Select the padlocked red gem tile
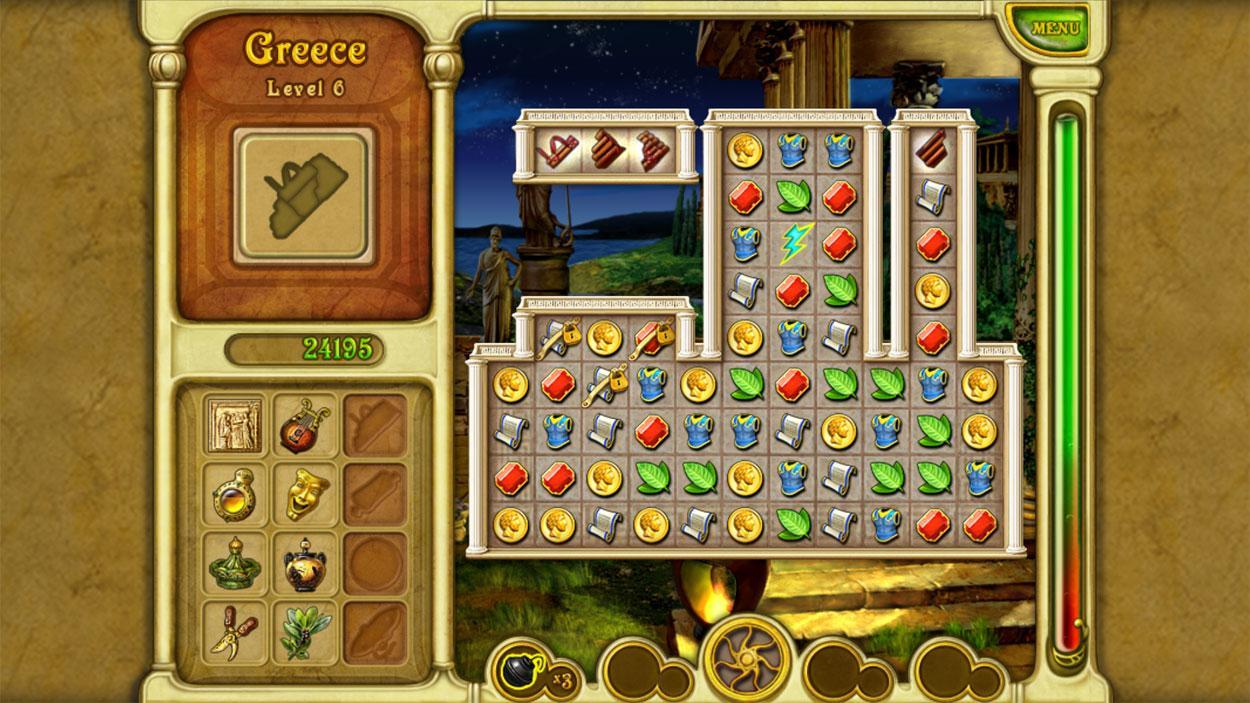This screenshot has width=1250, height=703. pos(653,338)
